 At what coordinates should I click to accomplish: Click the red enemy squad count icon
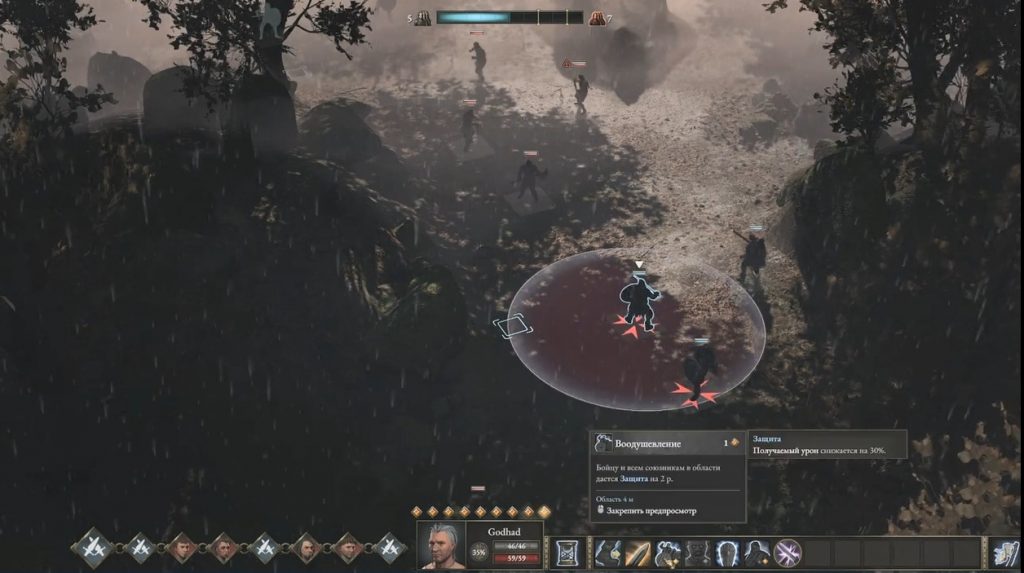pyautogui.click(x=597, y=18)
